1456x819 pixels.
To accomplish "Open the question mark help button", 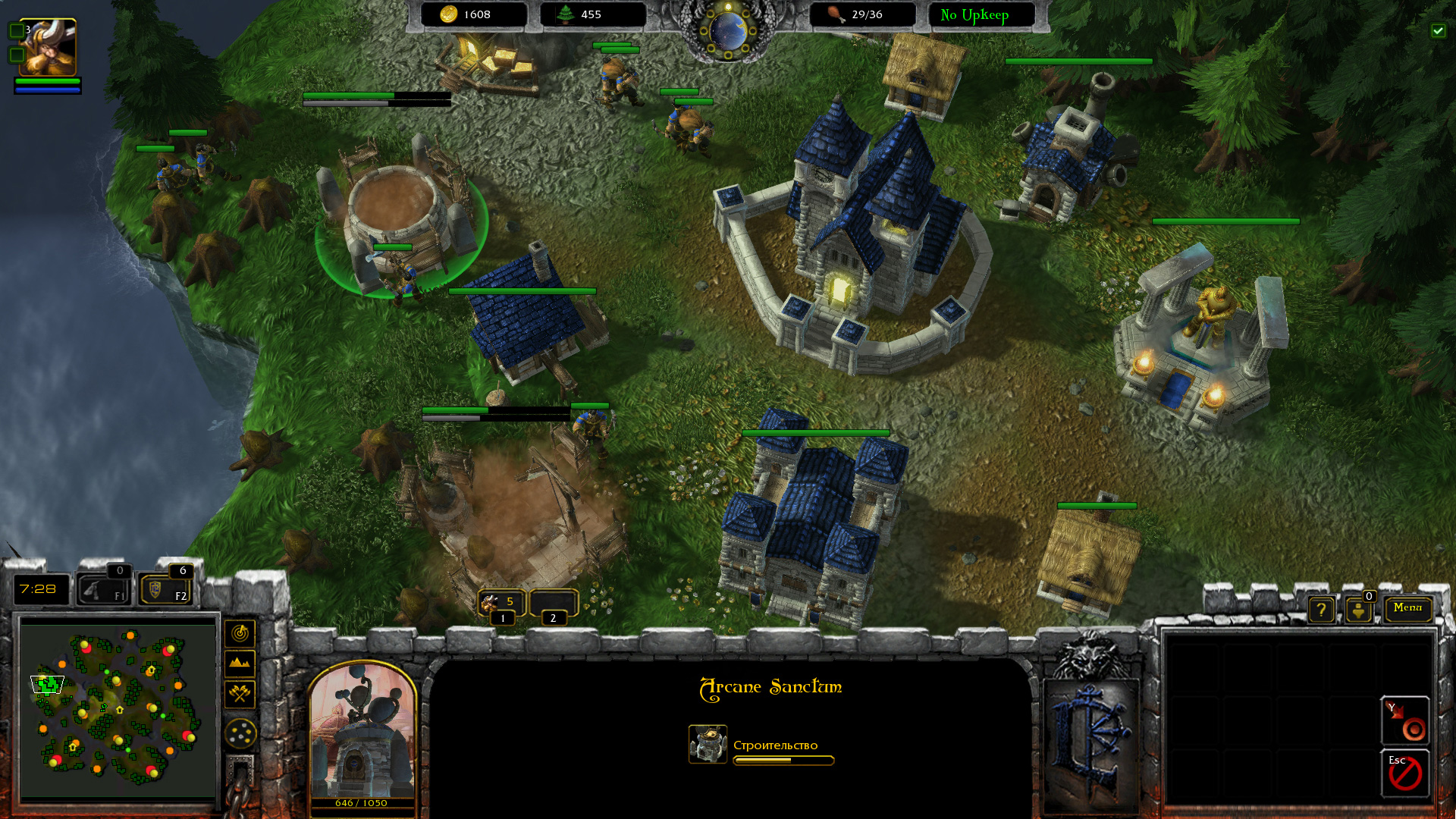I will [1321, 610].
